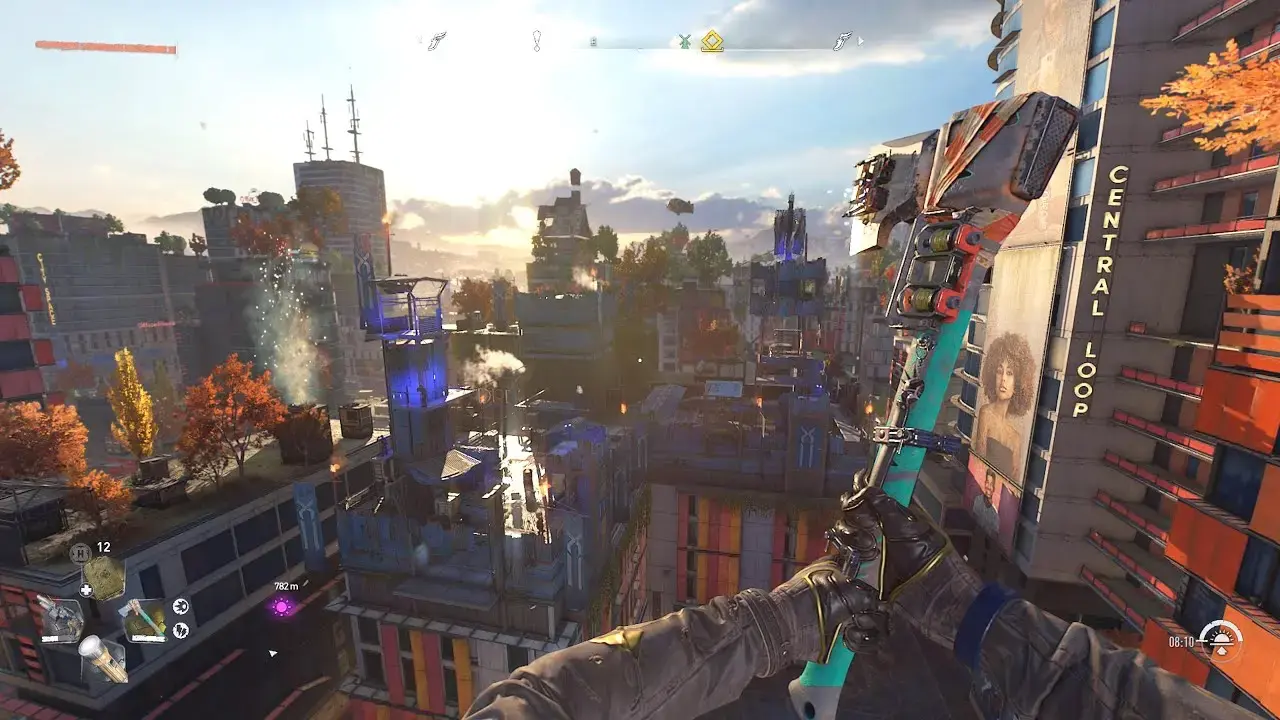Choose the teal-handled axe weapon slot

(144, 619)
